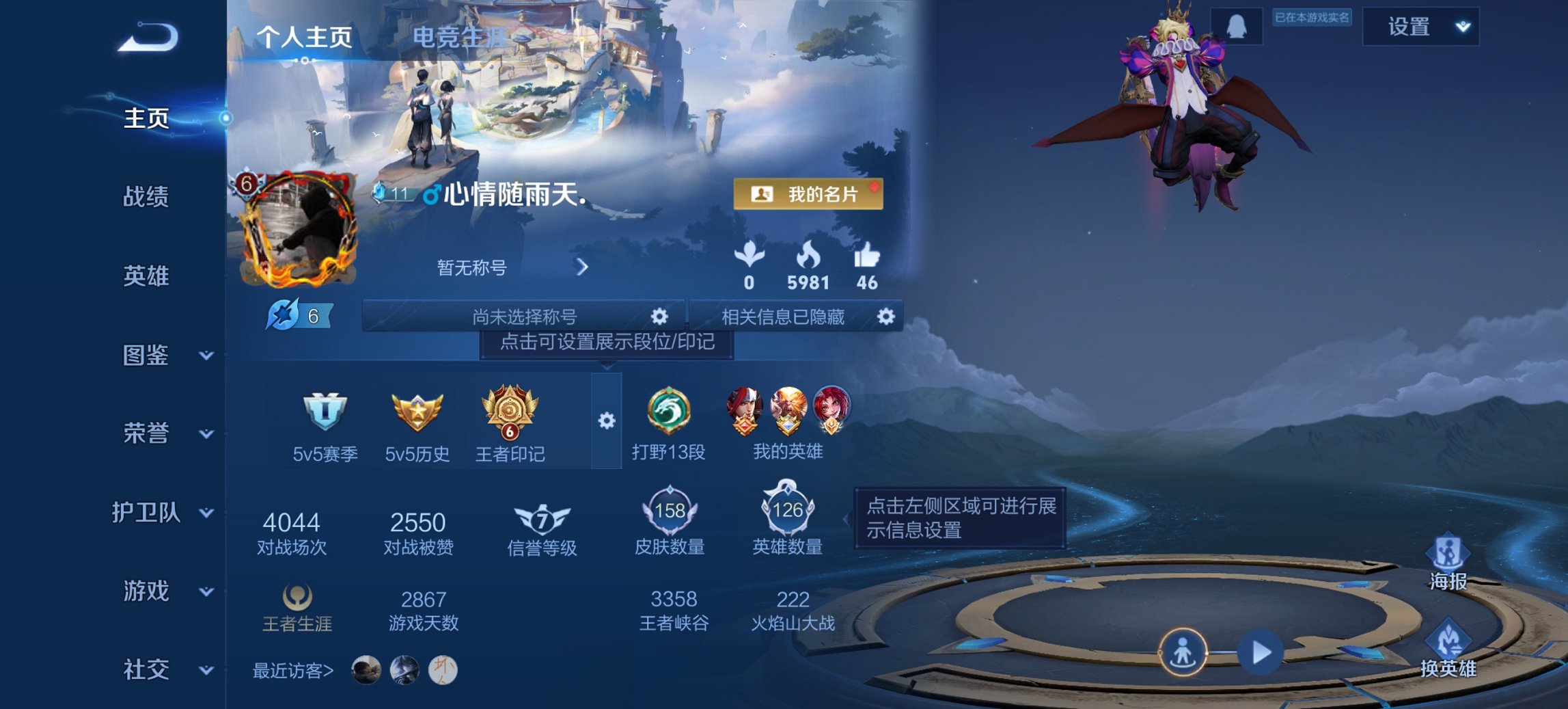
Task: Open the 设置 dropdown arrow
Action: coord(1464,27)
